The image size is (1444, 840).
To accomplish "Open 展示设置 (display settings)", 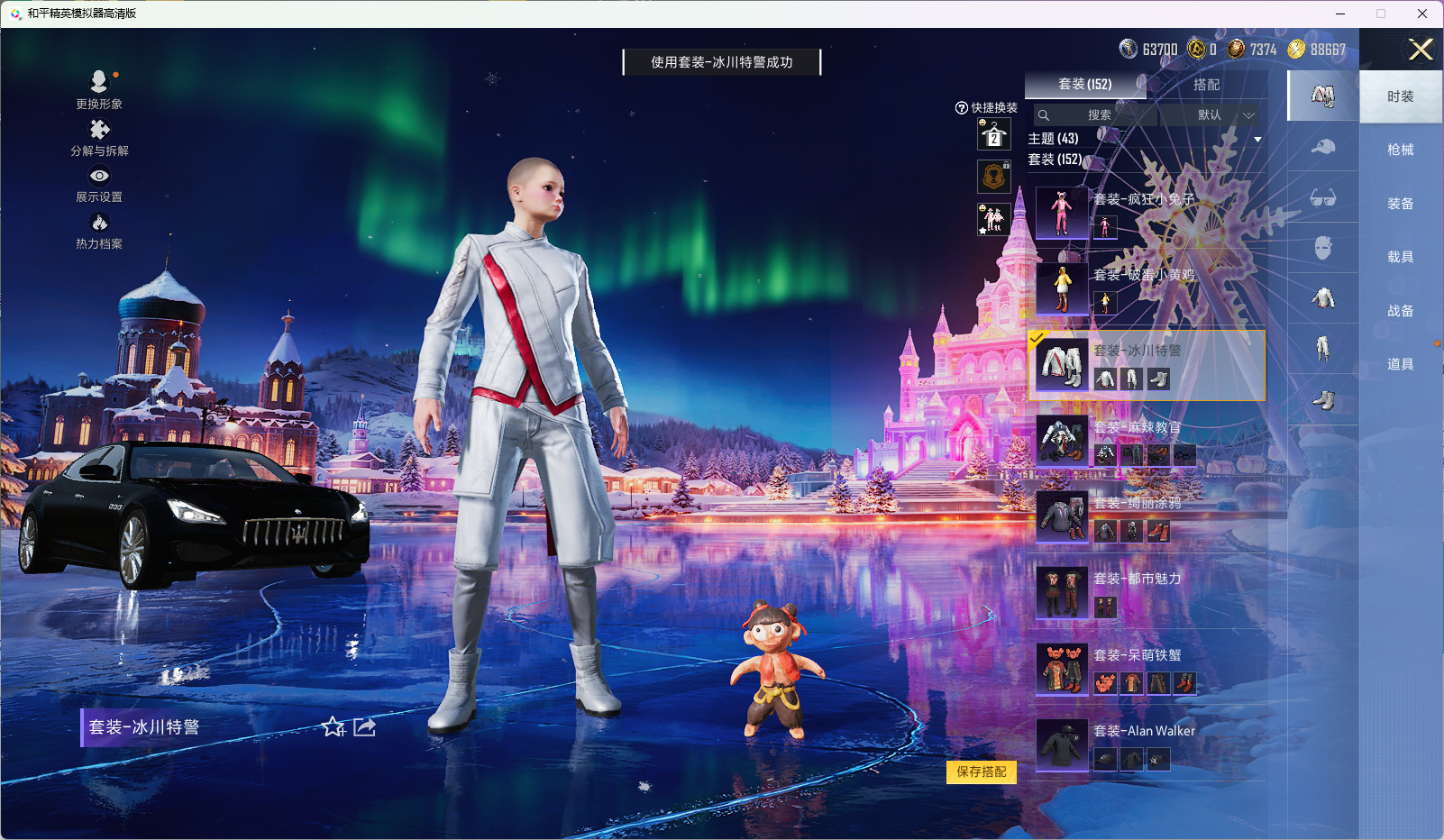I will point(98,181).
